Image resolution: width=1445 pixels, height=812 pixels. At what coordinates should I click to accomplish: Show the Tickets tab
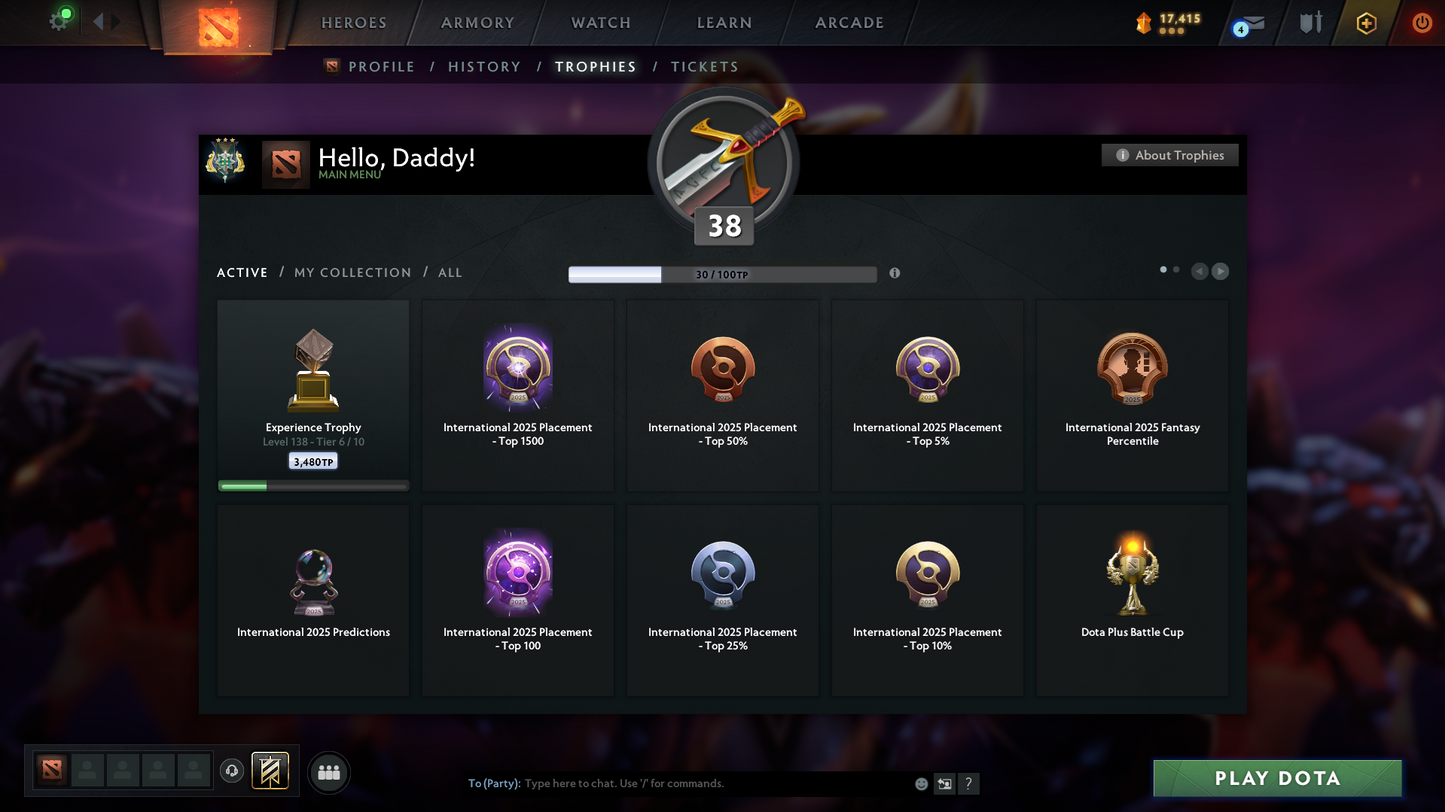point(704,67)
